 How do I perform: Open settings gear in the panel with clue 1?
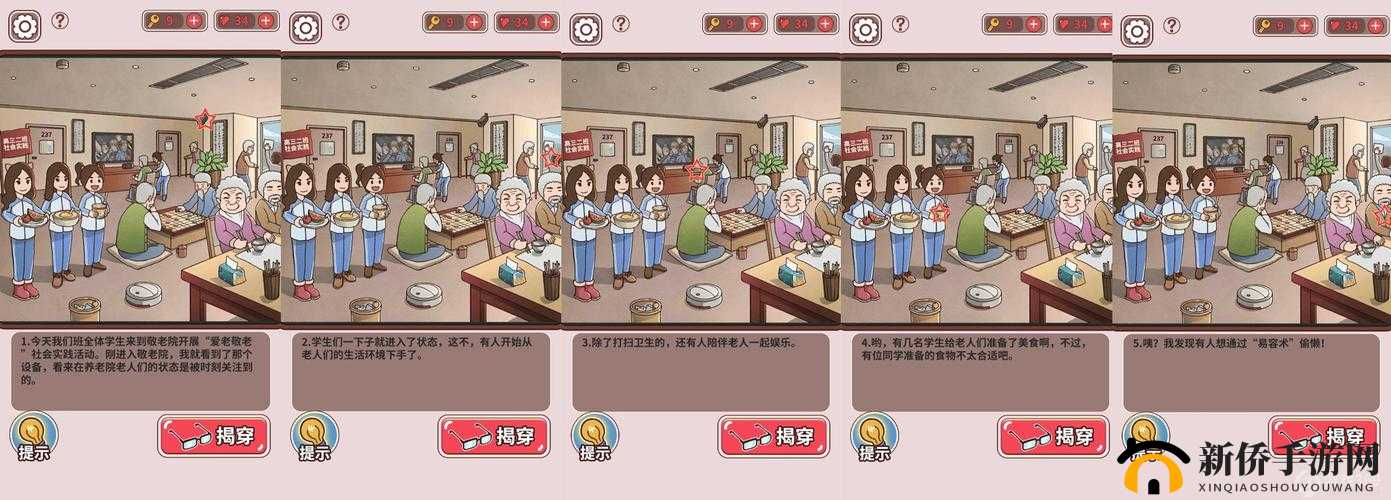point(24,26)
